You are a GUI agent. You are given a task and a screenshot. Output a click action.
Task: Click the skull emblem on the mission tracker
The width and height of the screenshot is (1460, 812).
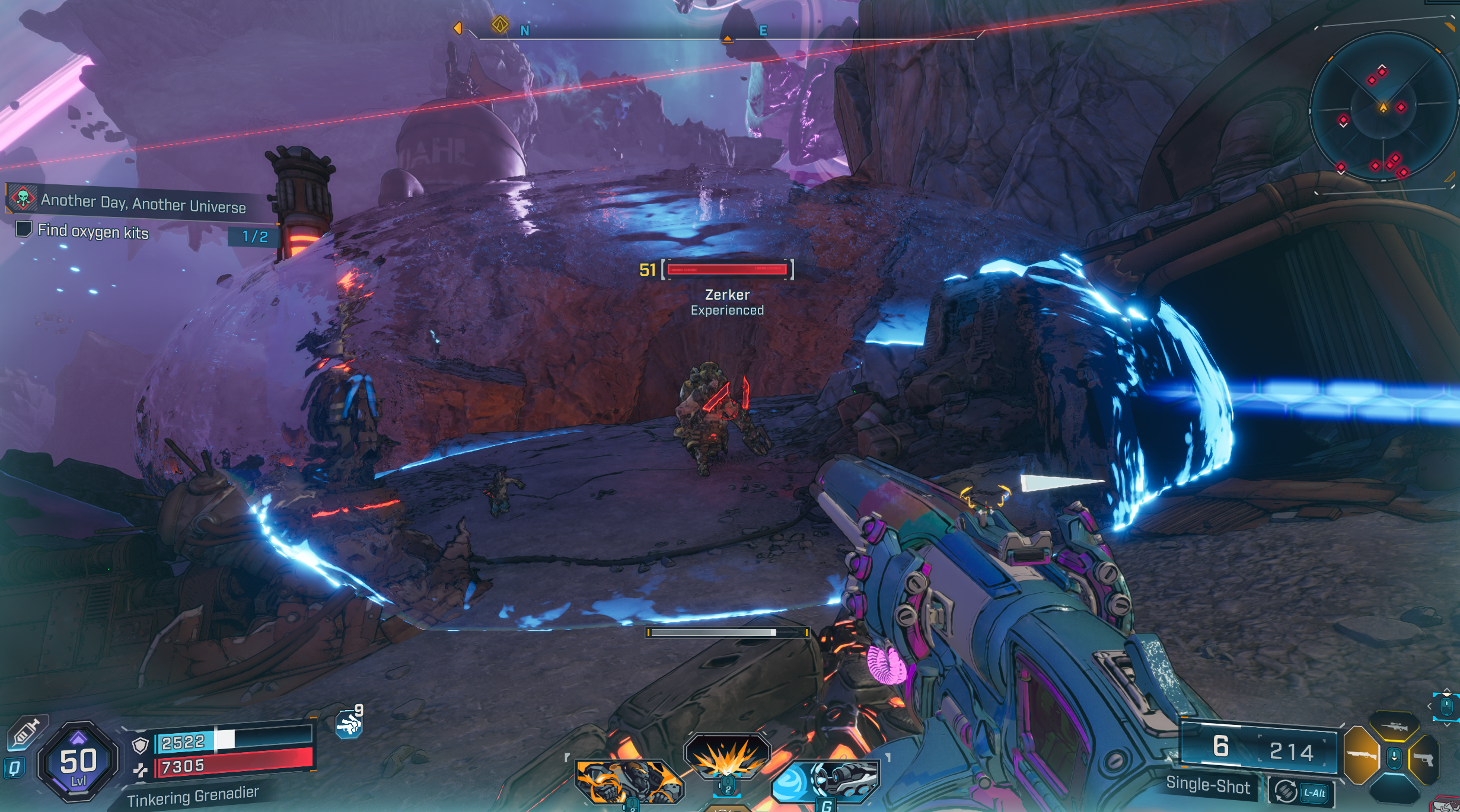22,198
